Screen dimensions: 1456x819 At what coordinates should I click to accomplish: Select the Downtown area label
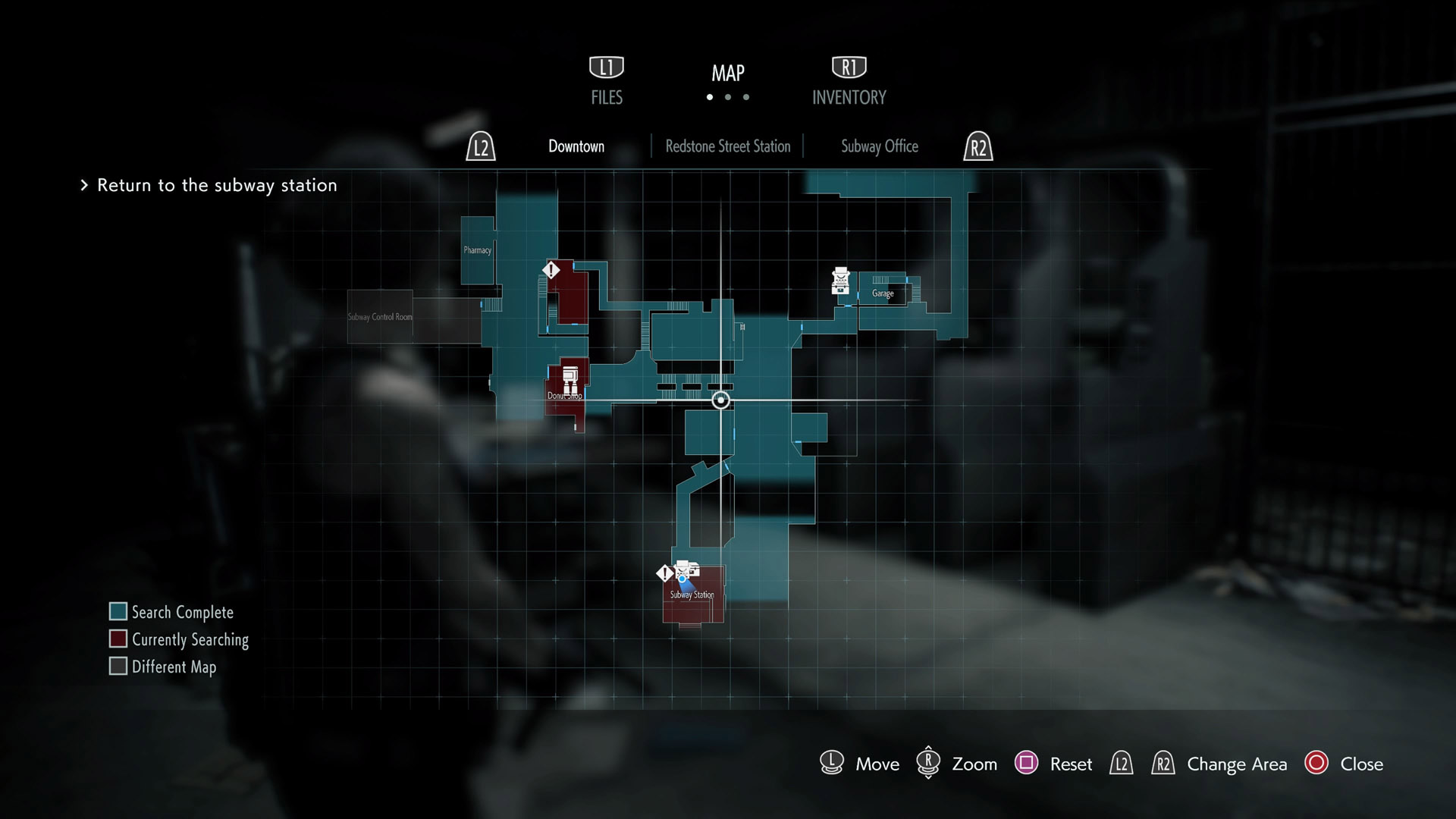576,146
